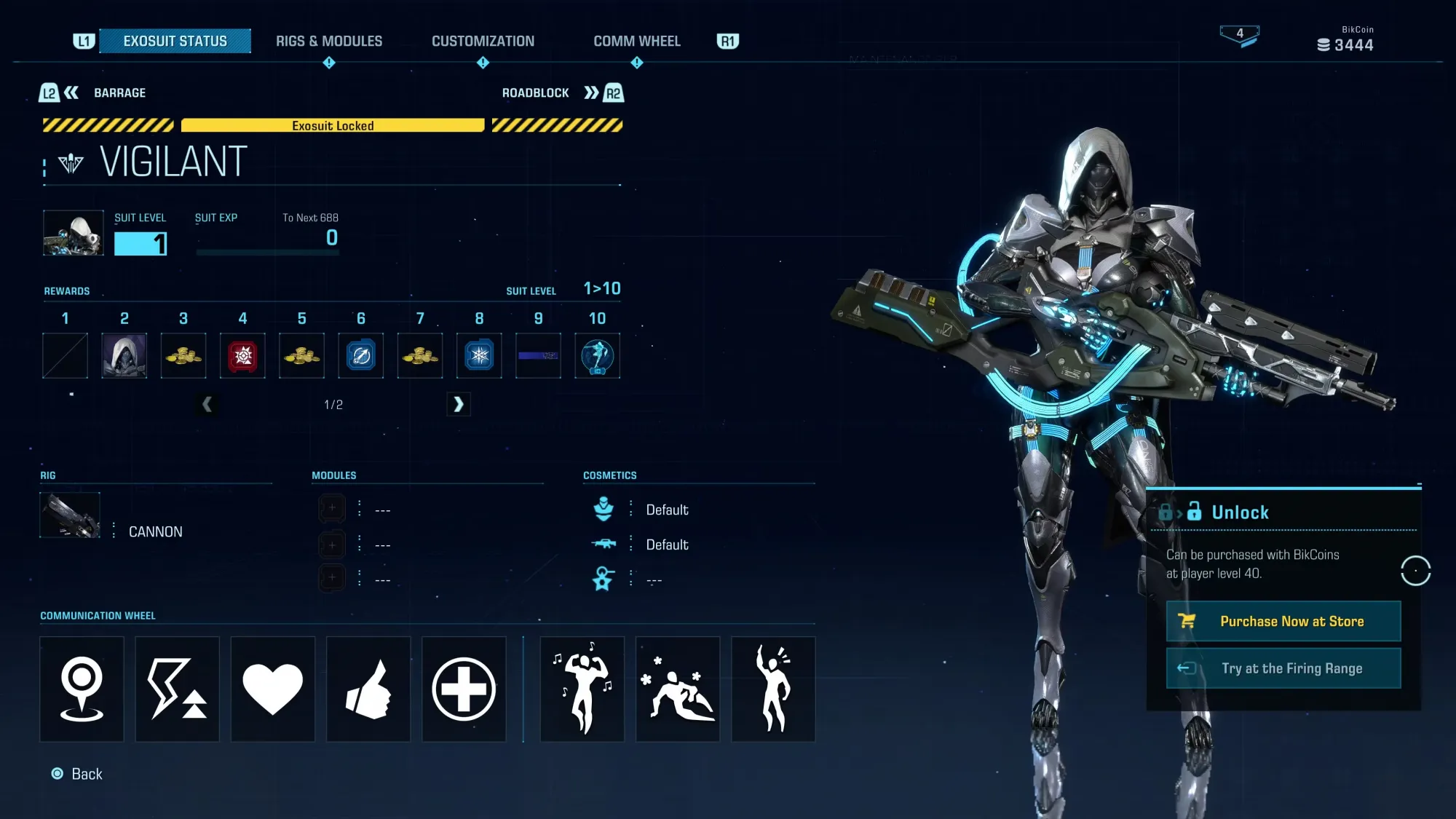Viewport: 1456px width, 819px height.
Task: Choose Try at the Firing Range
Action: click(1283, 668)
